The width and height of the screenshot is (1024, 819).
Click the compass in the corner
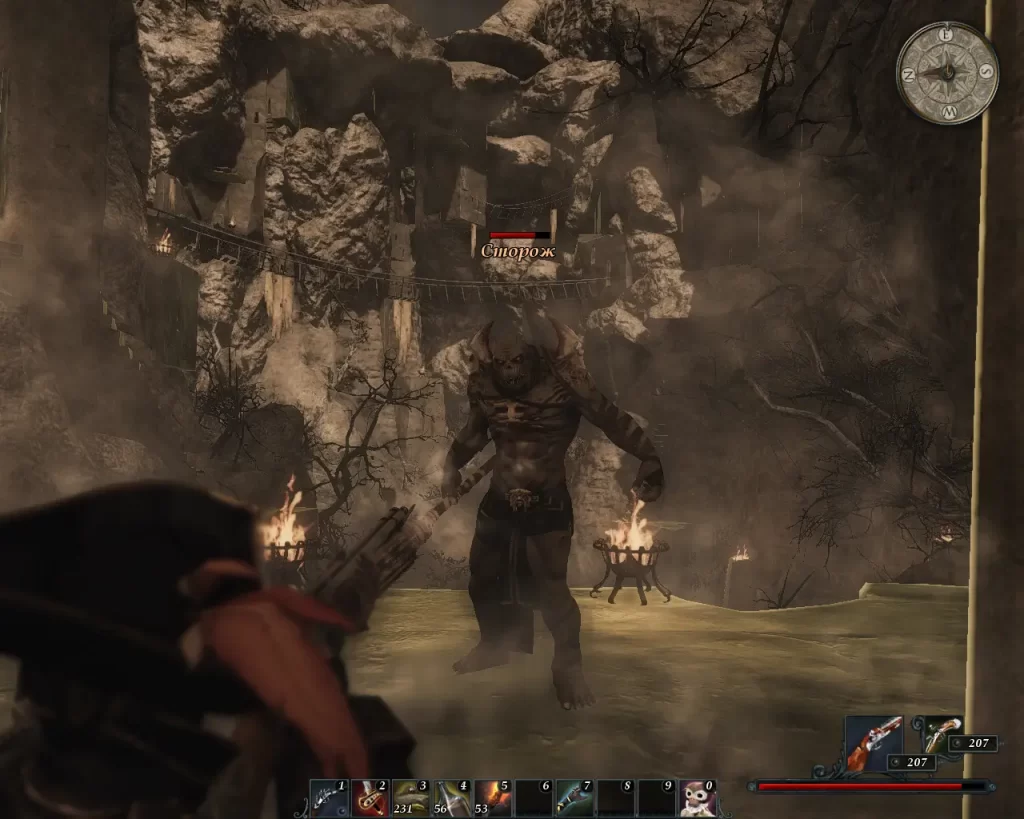947,73
